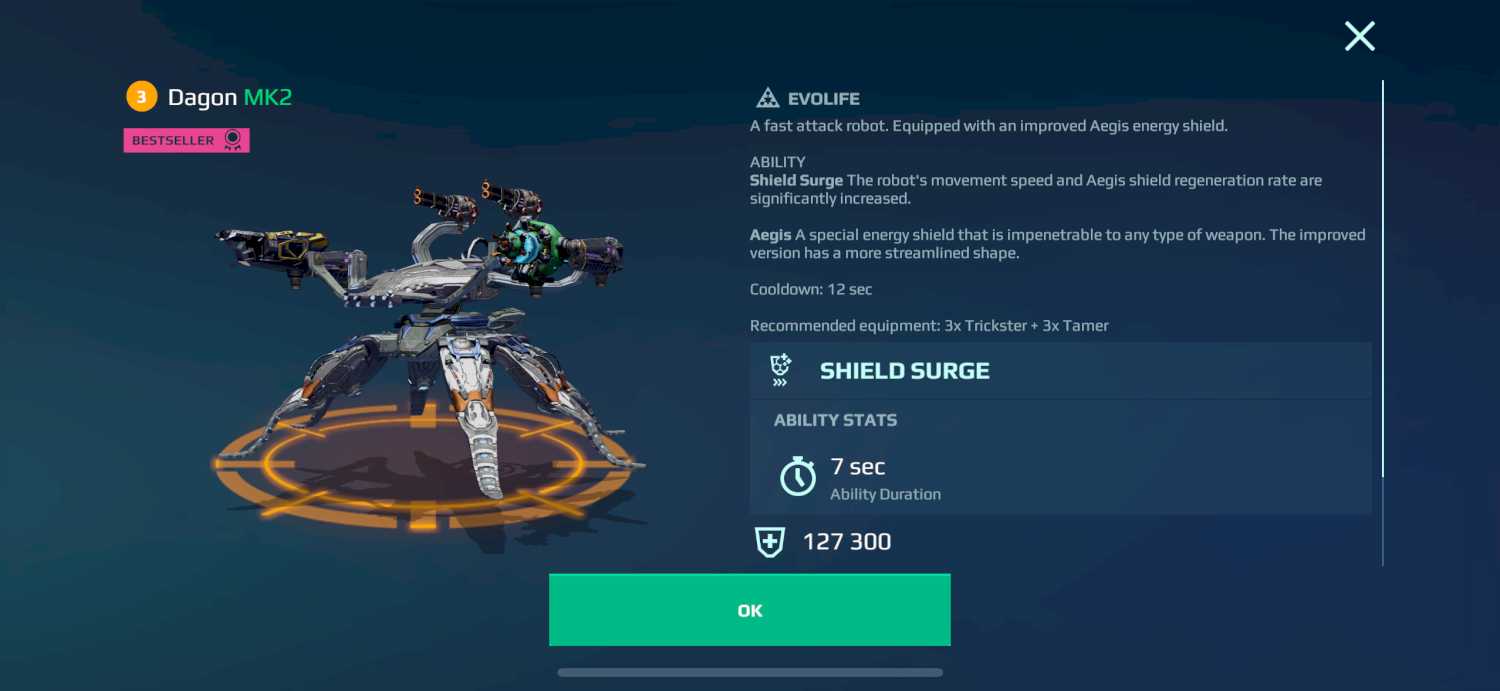1500x691 pixels.
Task: Click the Bestseller badge
Action: click(186, 141)
